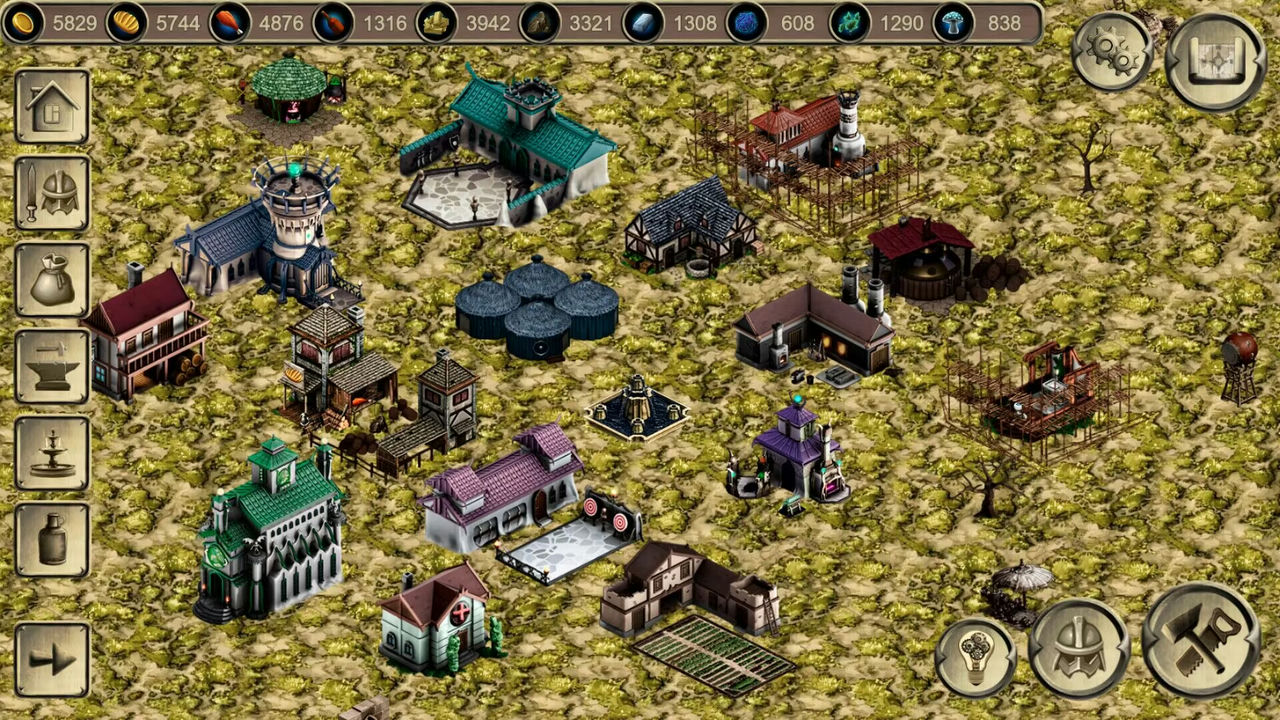Viewport: 1280px width, 720px height.
Task: Activate the lightbulb research button
Action: click(975, 657)
